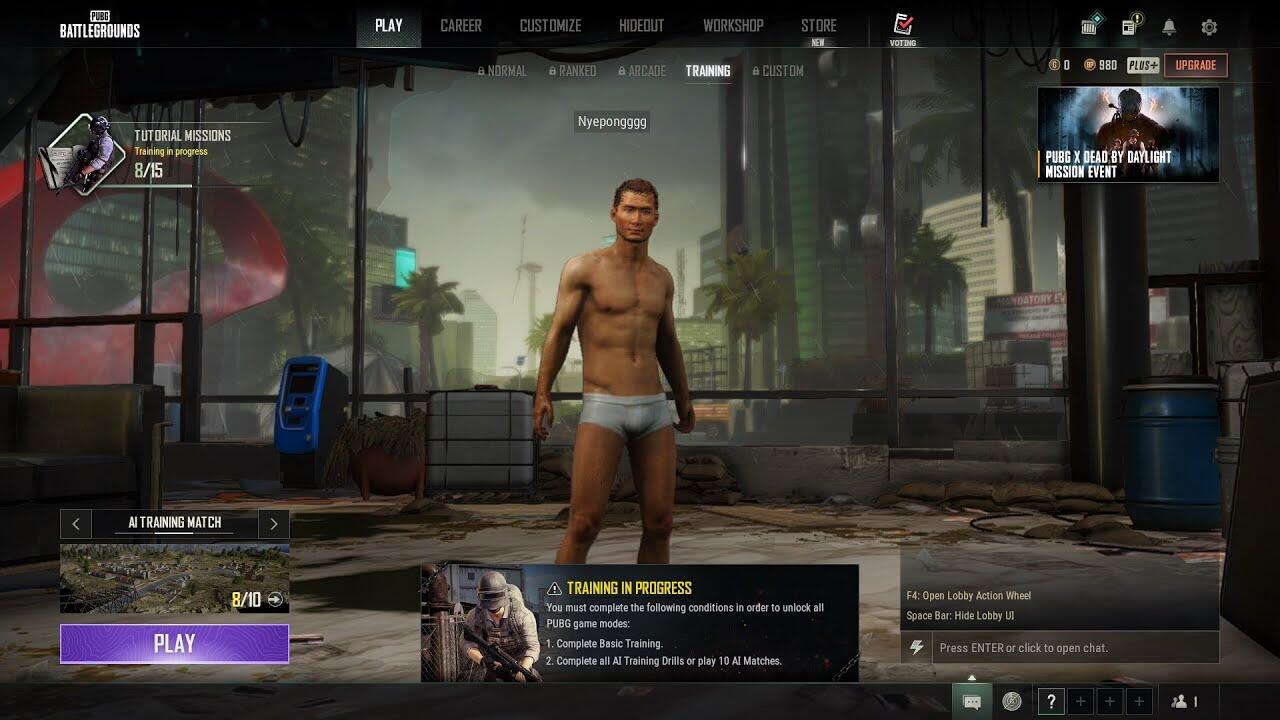
Task: Open the friends list icon
Action: (x=1184, y=702)
